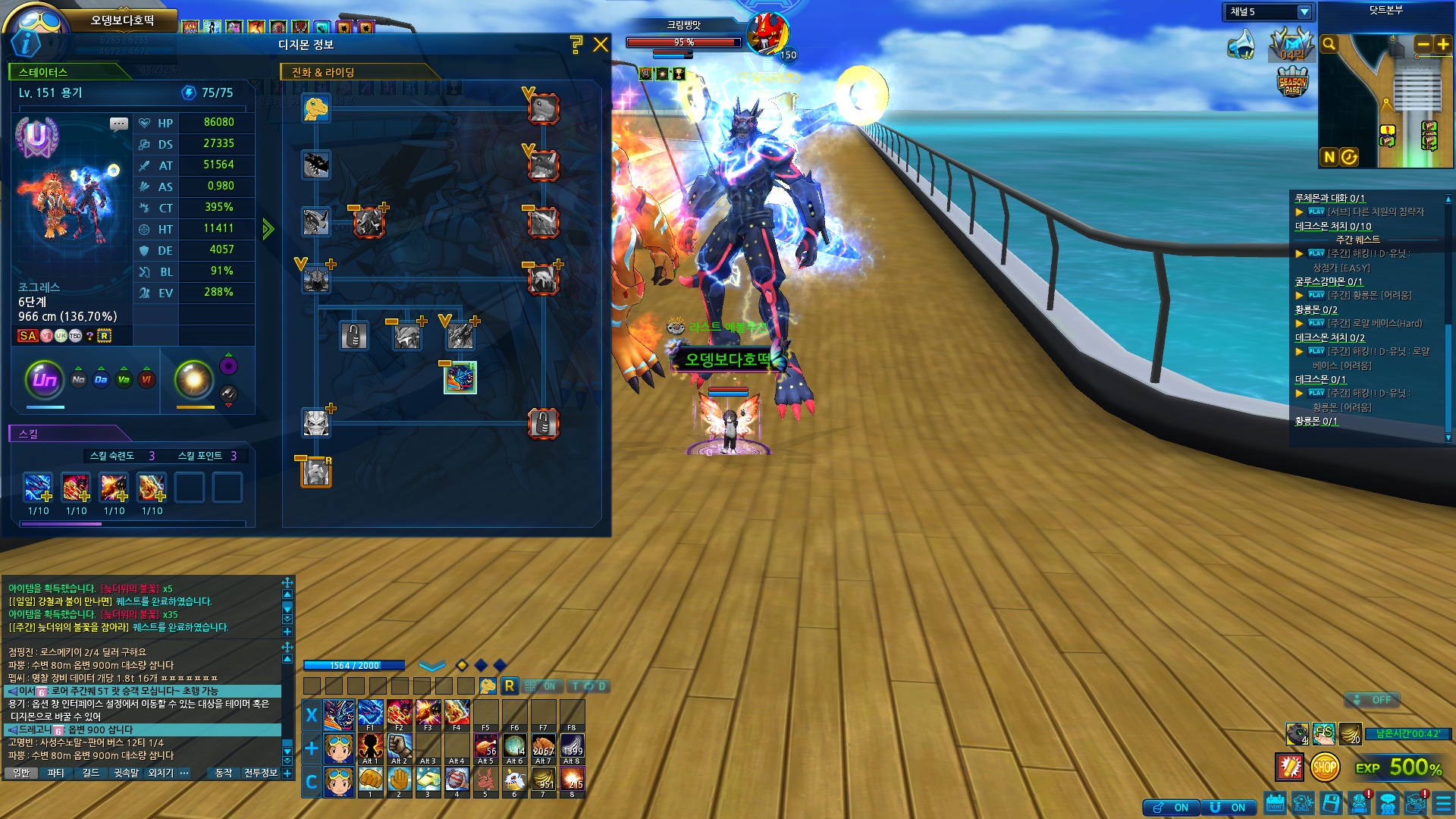Zoom out the minimap with the minus button

tap(1423, 45)
